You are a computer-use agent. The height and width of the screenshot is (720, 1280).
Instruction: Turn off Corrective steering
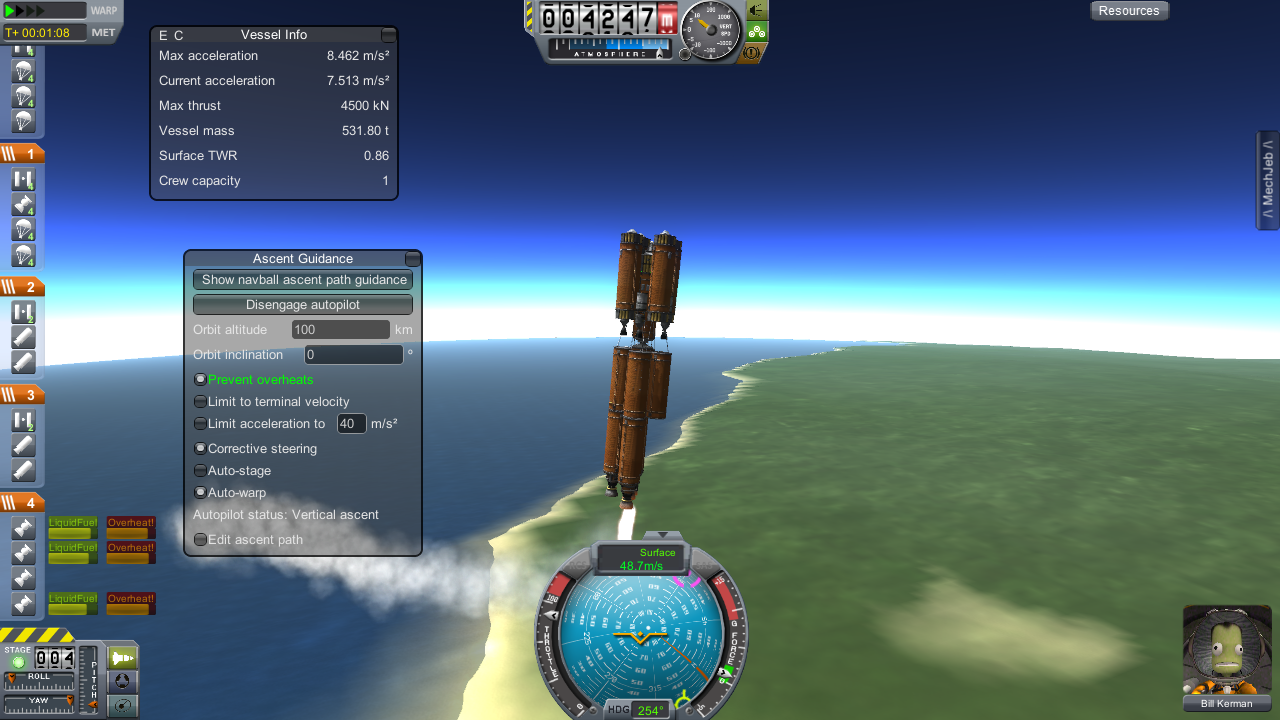tap(201, 449)
